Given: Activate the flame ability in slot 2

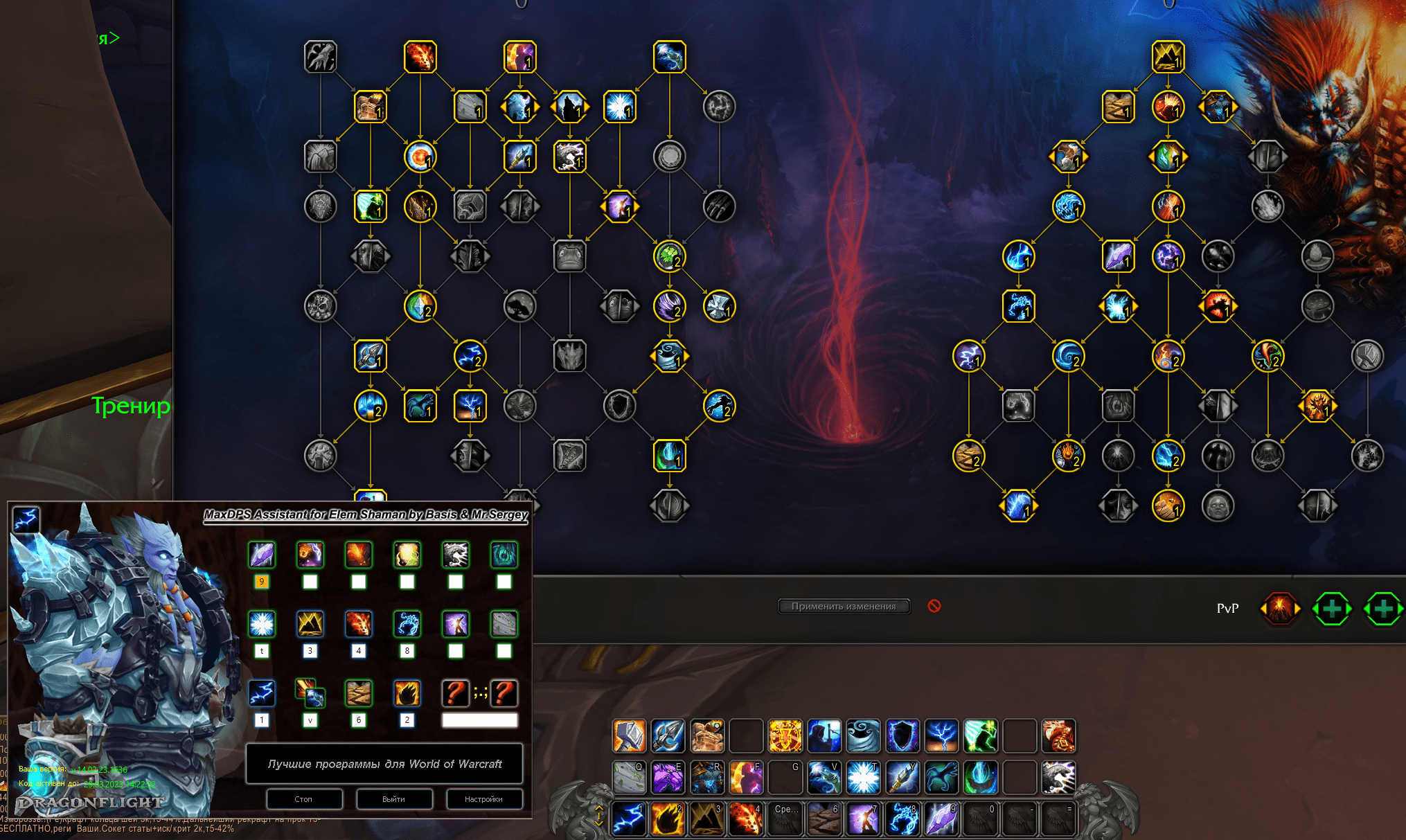Looking at the screenshot, I should click(x=668, y=819).
